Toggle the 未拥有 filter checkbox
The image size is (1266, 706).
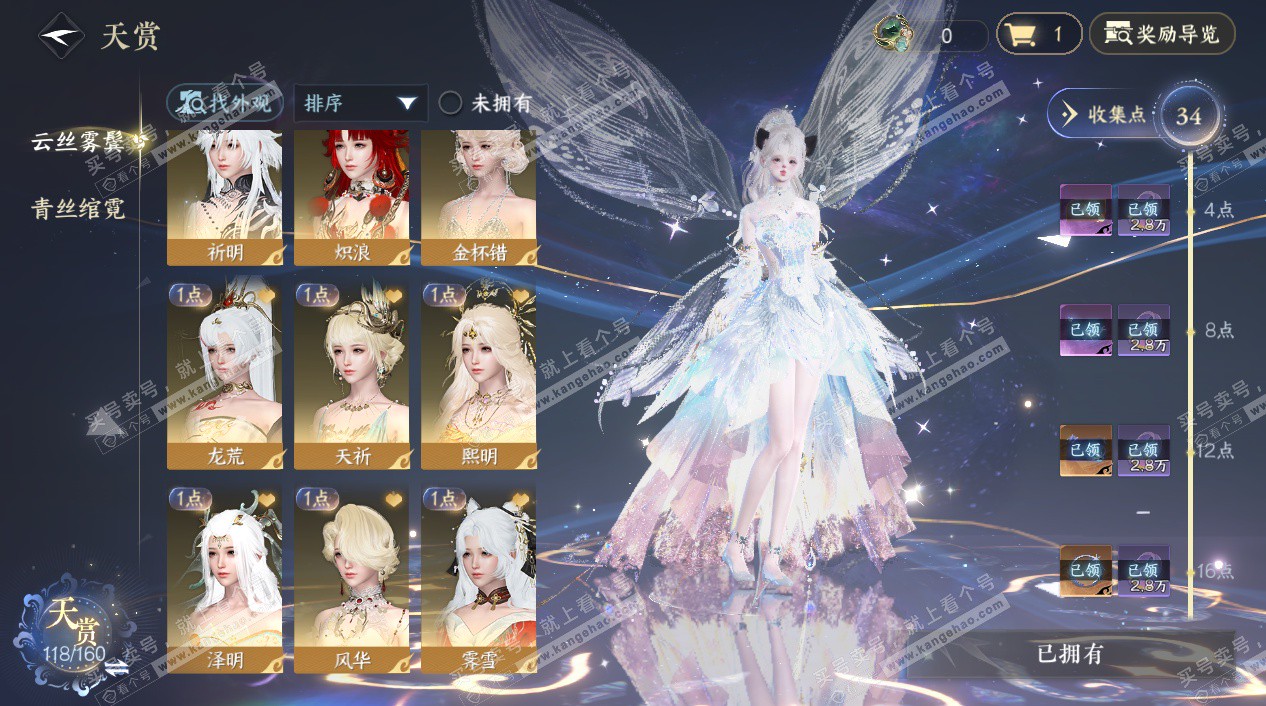click(451, 103)
